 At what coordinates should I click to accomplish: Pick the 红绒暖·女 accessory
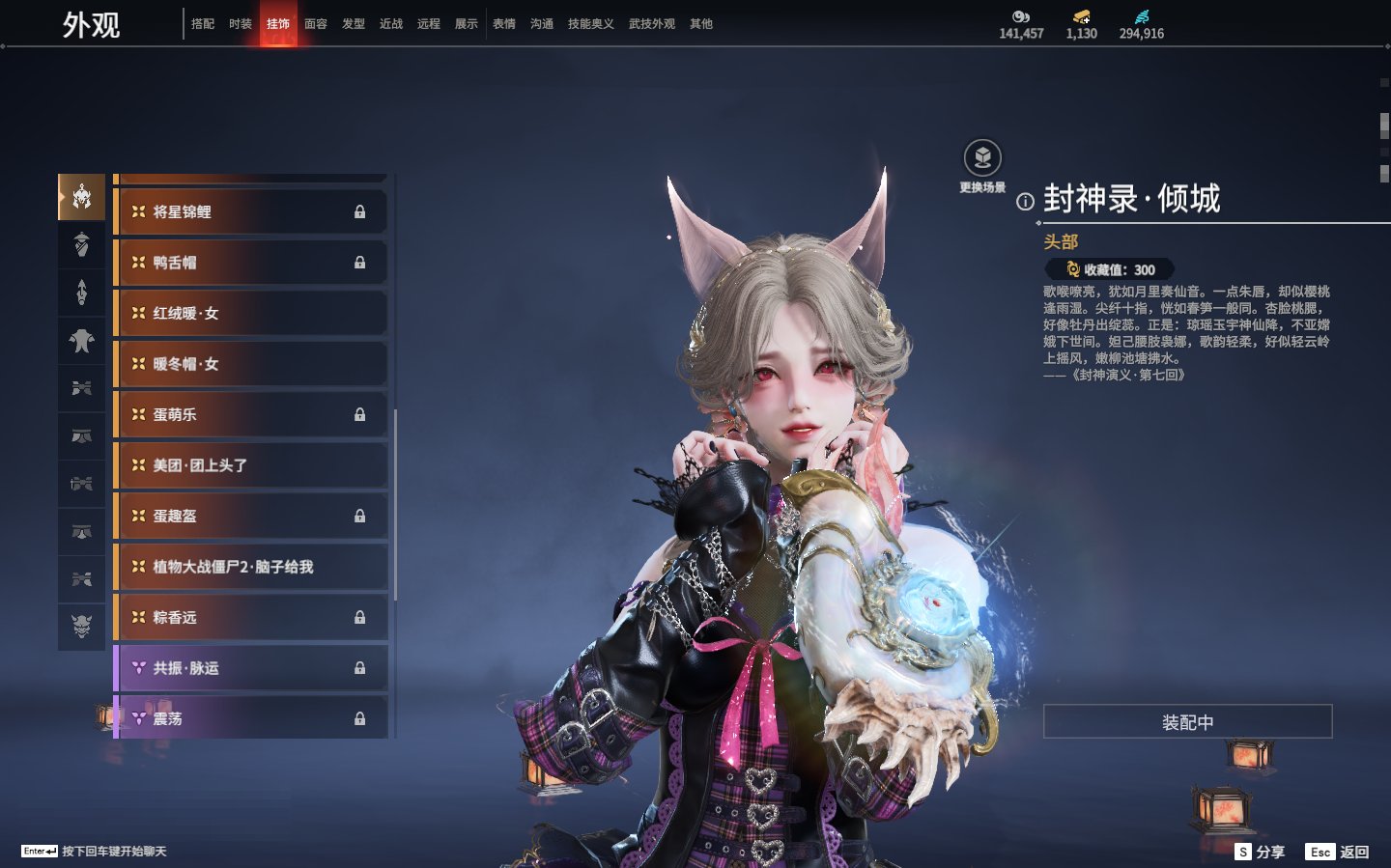tap(251, 313)
